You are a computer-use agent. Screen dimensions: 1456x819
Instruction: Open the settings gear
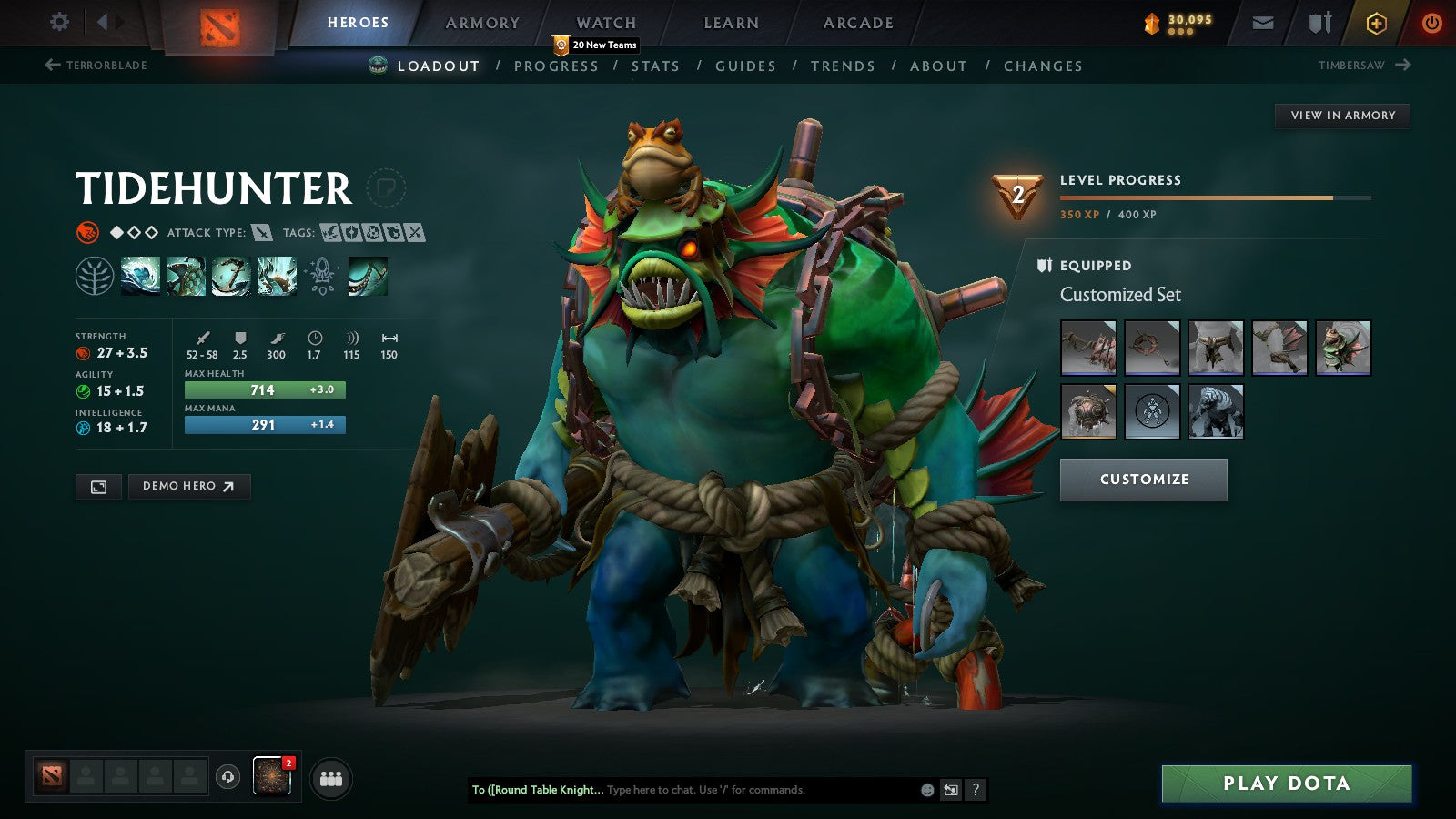(58, 21)
